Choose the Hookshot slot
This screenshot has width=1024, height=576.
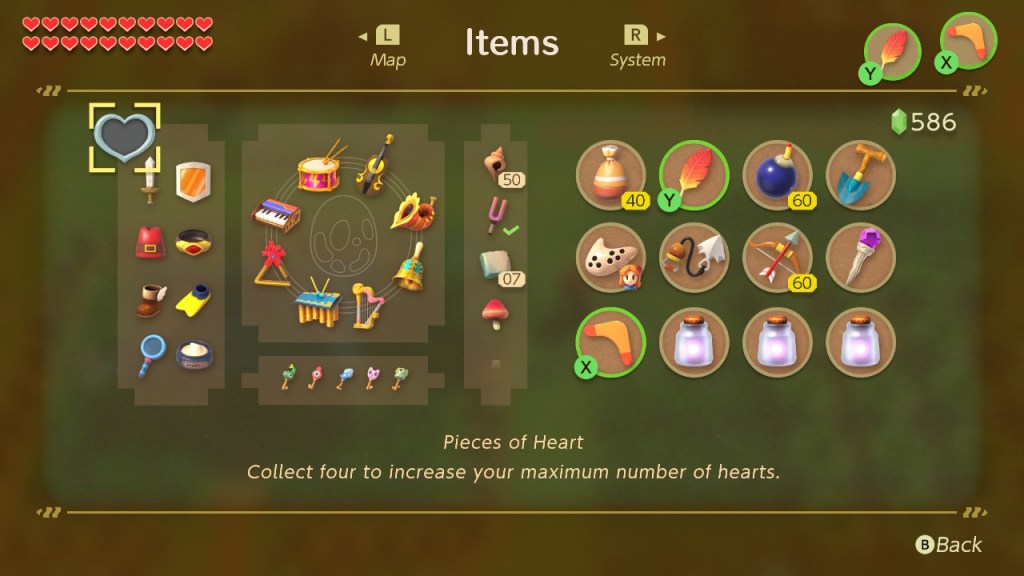pos(694,259)
